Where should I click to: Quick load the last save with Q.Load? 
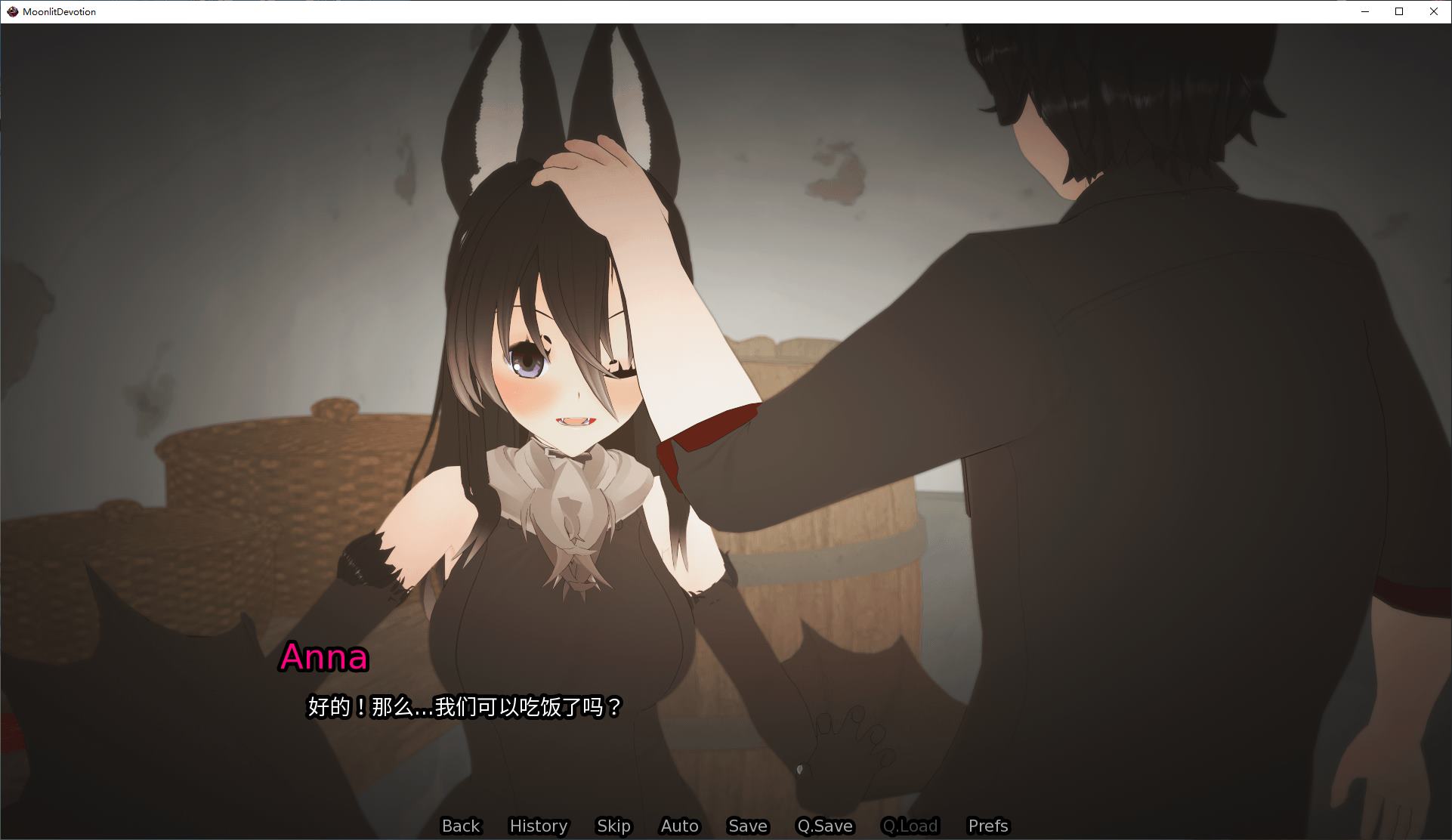[910, 826]
